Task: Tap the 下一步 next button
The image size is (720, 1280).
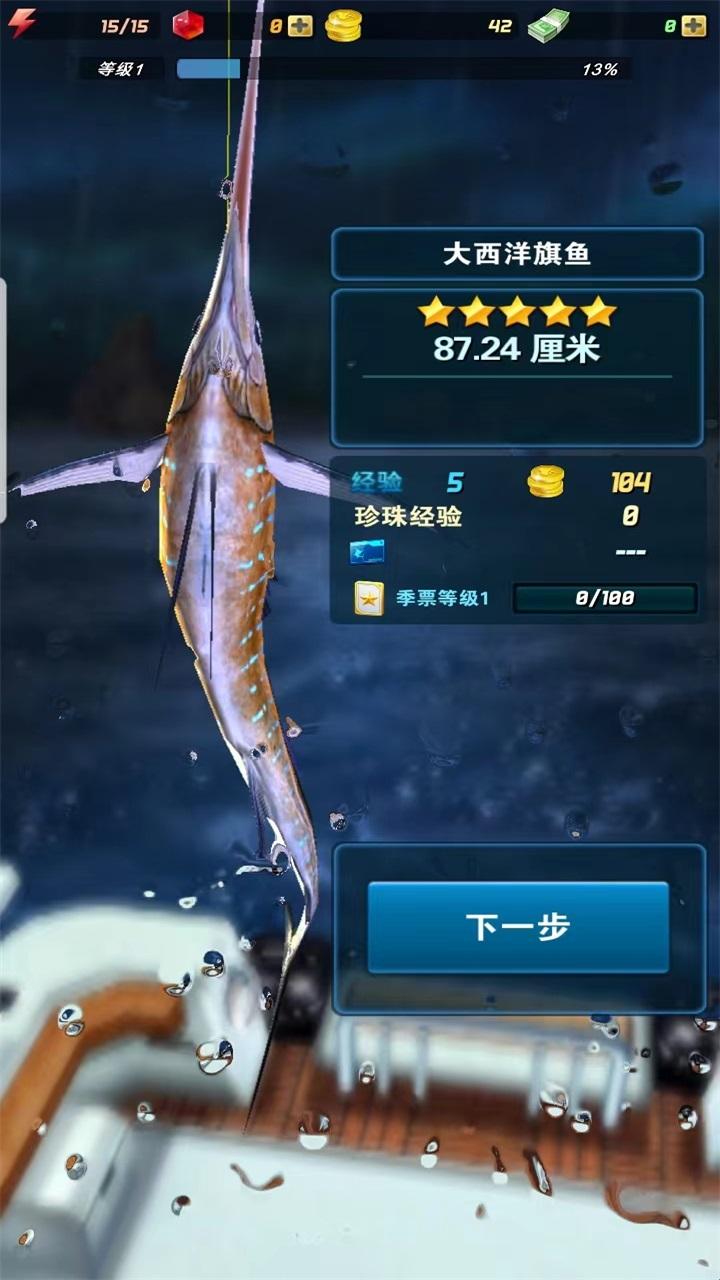Action: click(518, 927)
